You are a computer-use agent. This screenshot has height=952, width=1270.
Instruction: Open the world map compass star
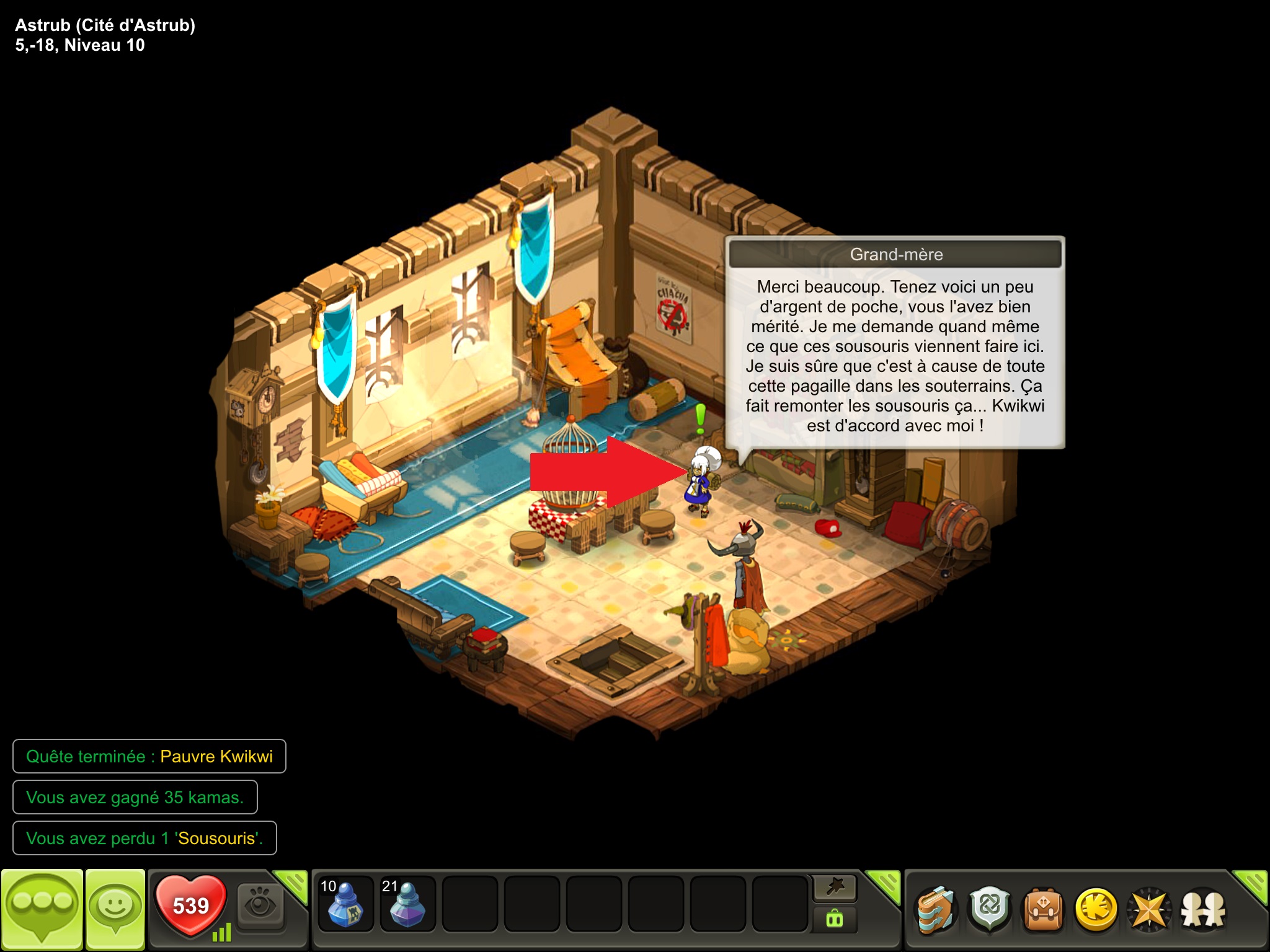click(x=1149, y=910)
